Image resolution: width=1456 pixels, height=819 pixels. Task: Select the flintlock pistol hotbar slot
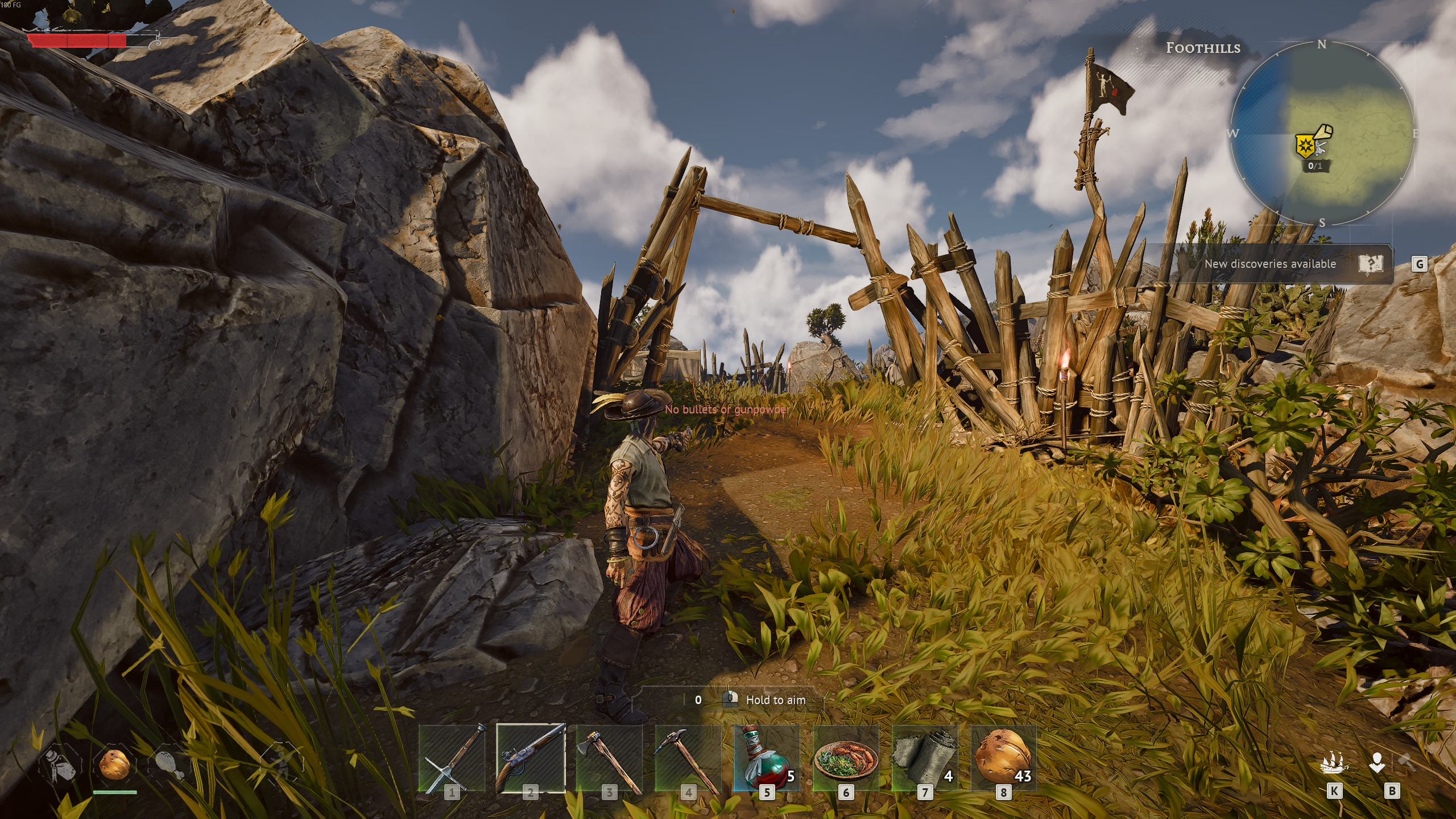pos(531,758)
